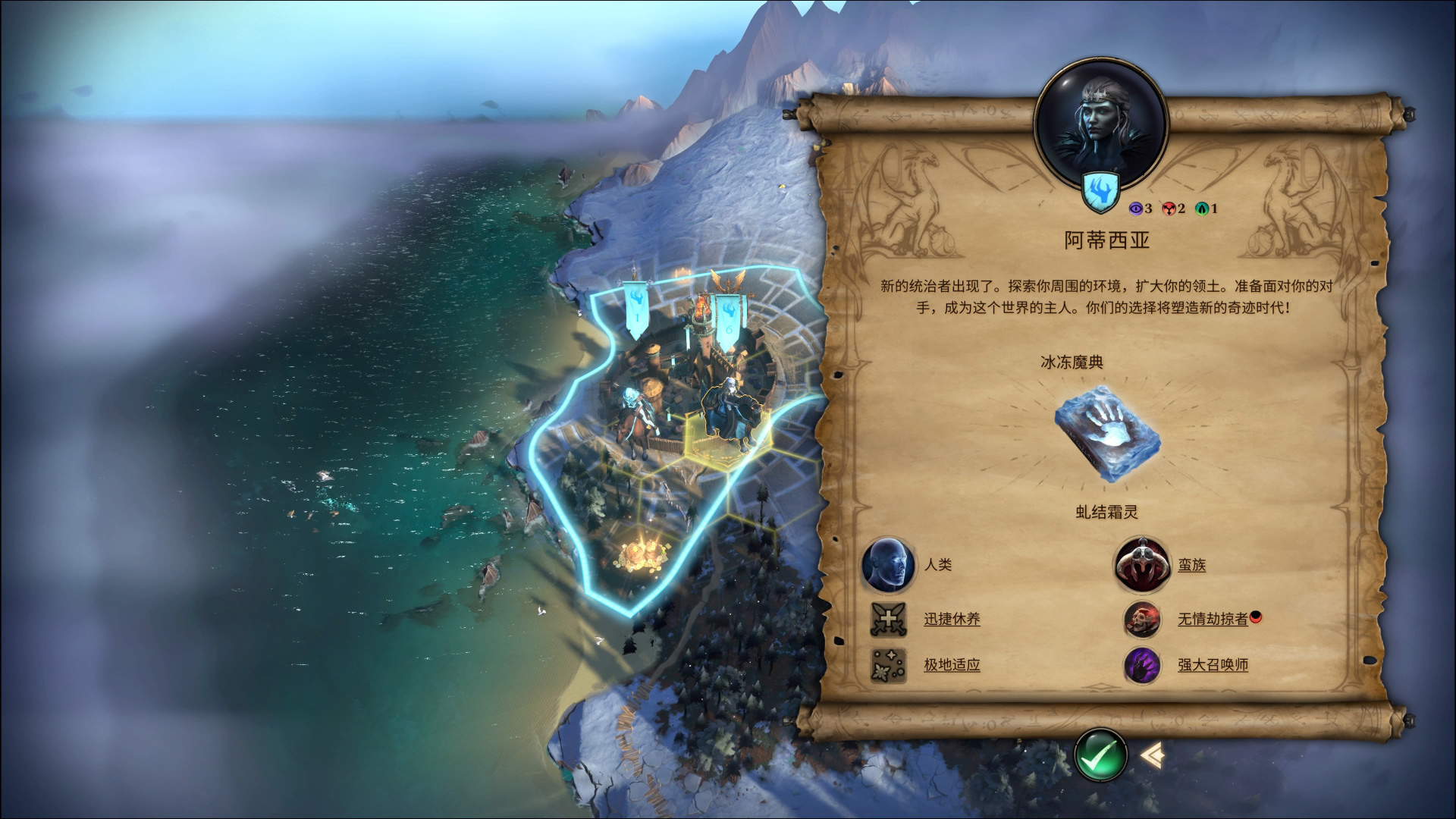Open the 无情劫掠者 trait link
Image resolution: width=1456 pixels, height=819 pixels.
(x=1212, y=619)
